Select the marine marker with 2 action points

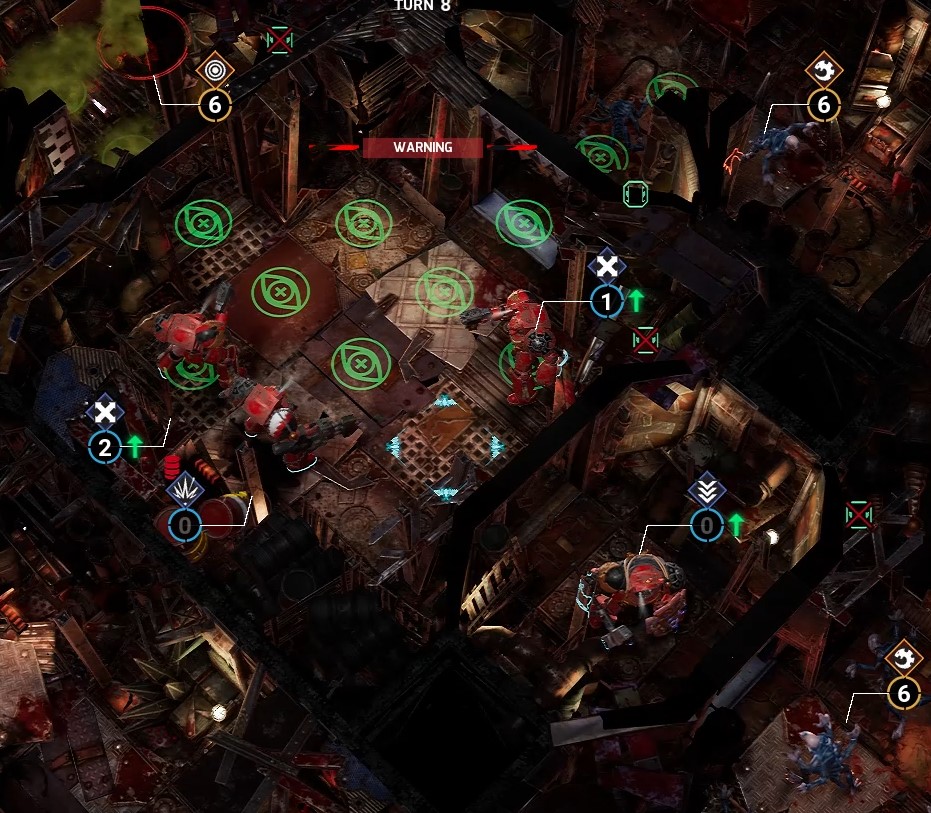(104, 446)
